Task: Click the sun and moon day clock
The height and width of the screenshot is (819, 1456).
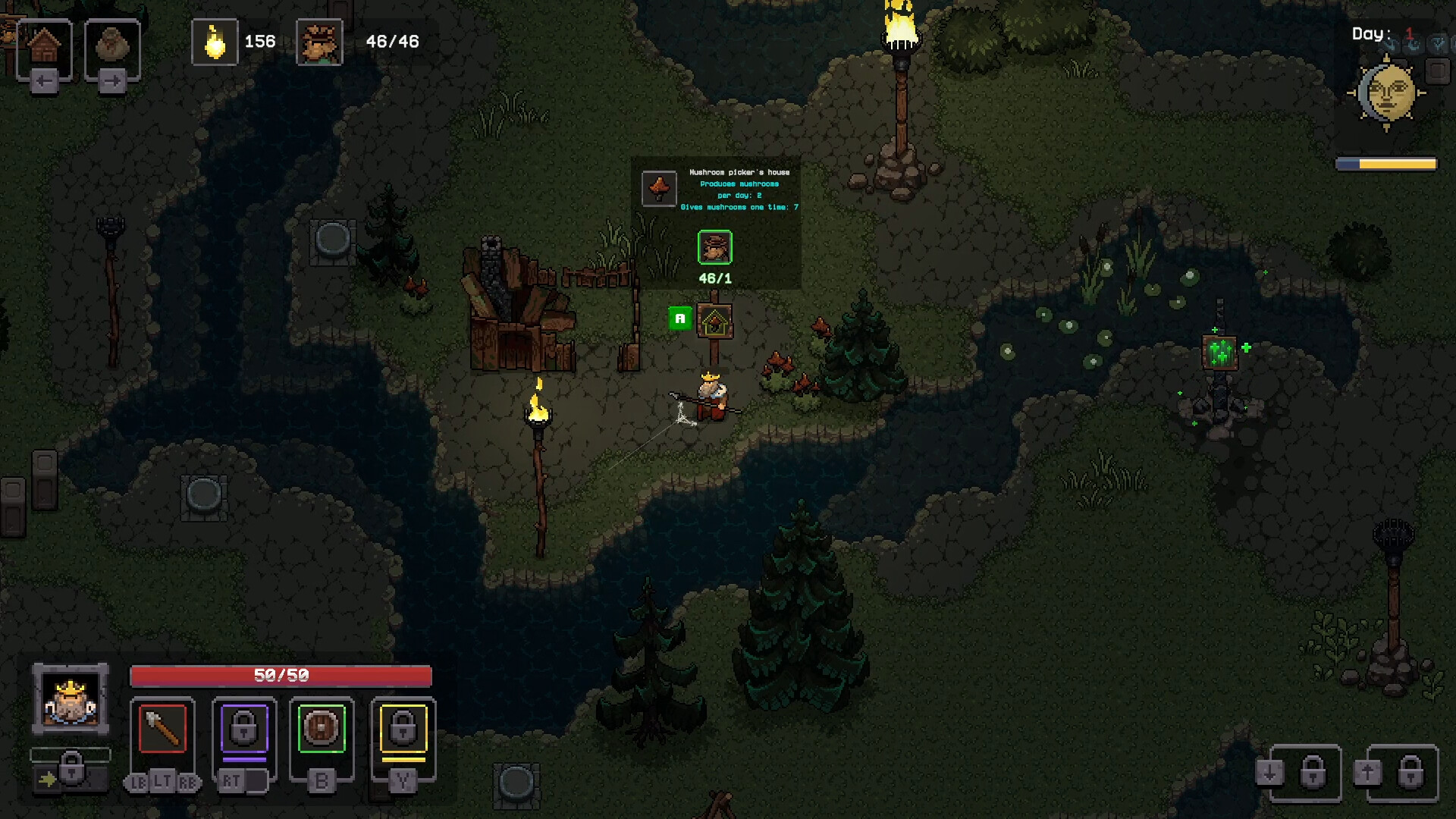Action: coord(1386,93)
